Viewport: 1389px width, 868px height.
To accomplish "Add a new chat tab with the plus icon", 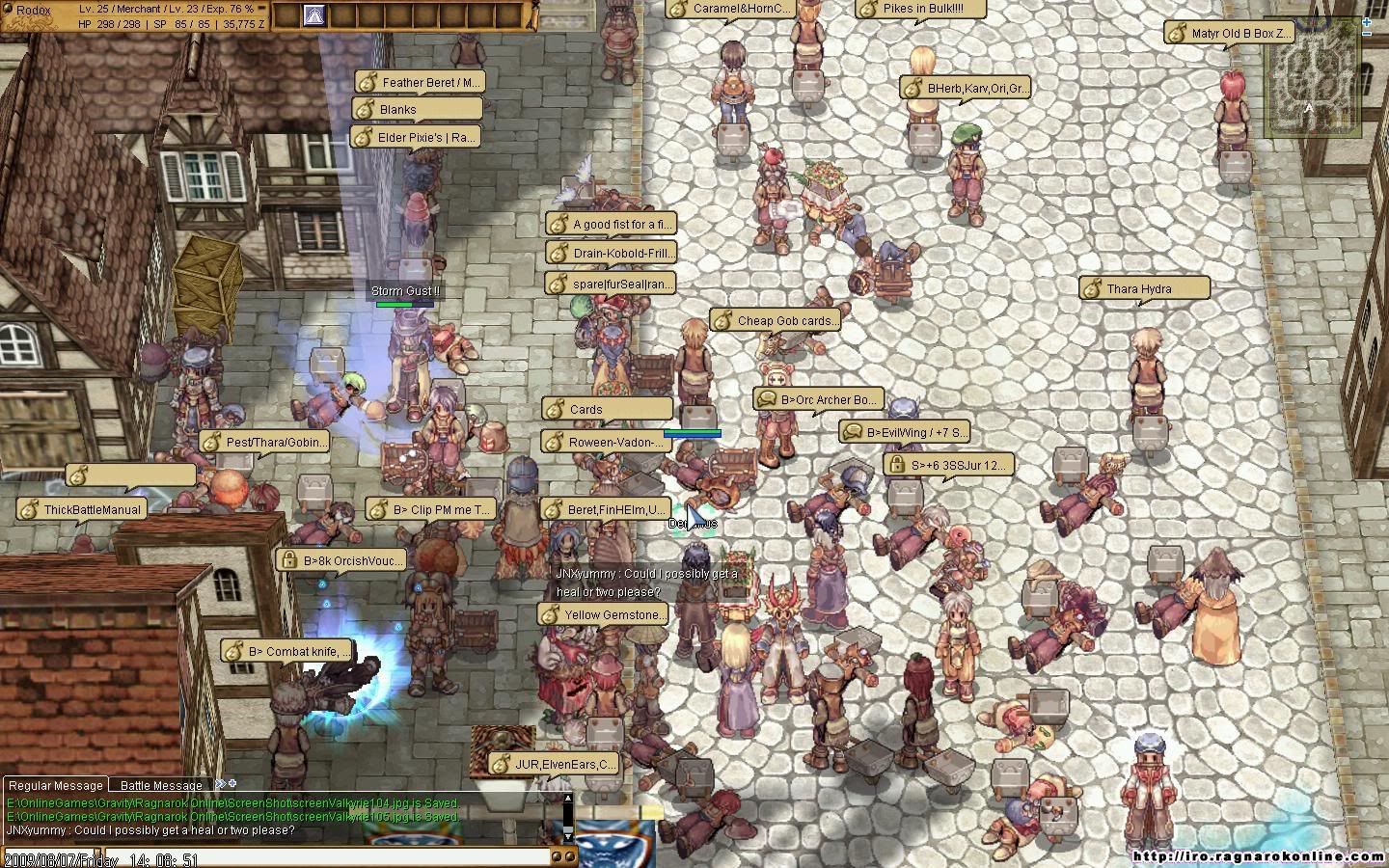I will click(231, 784).
